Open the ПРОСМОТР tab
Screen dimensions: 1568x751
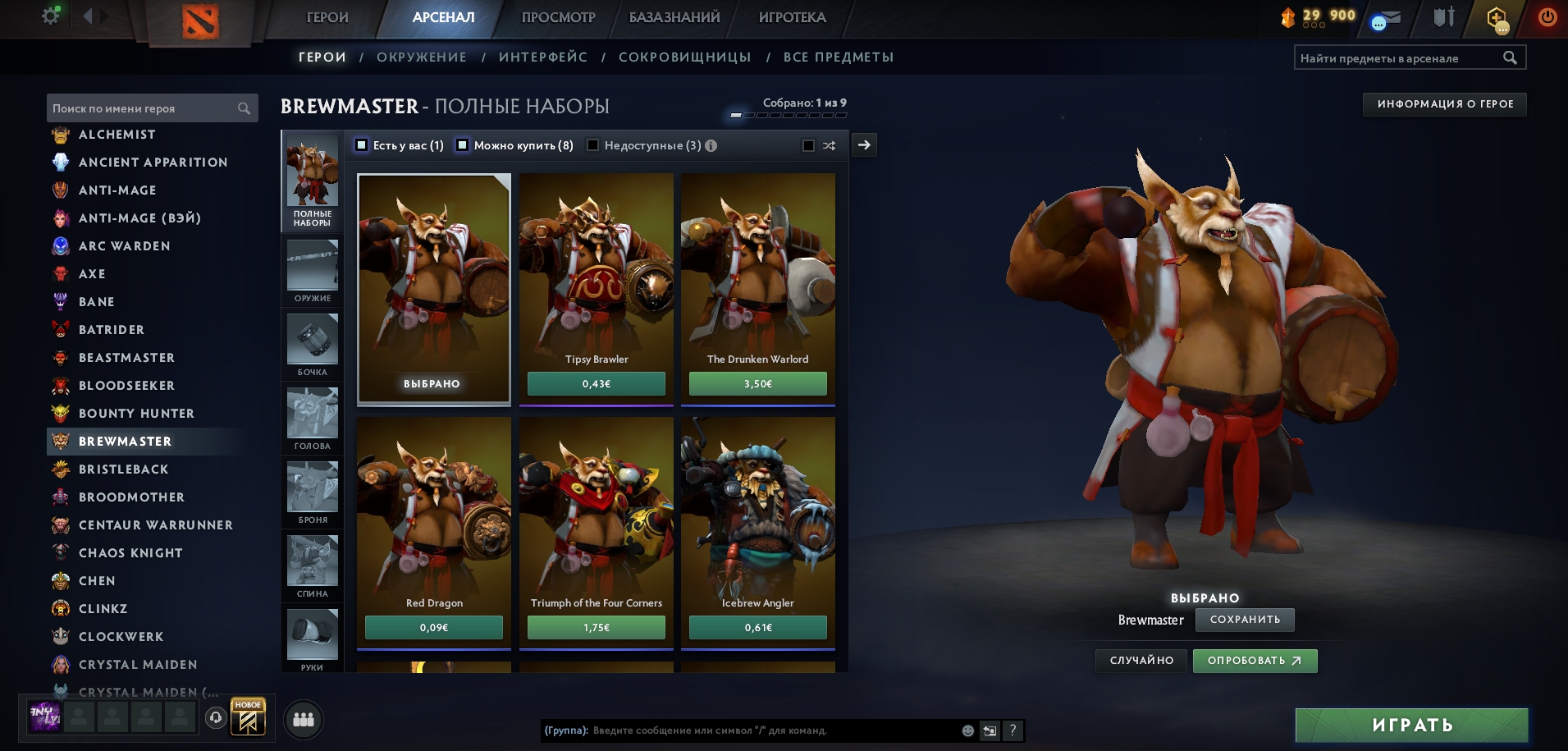coord(558,17)
